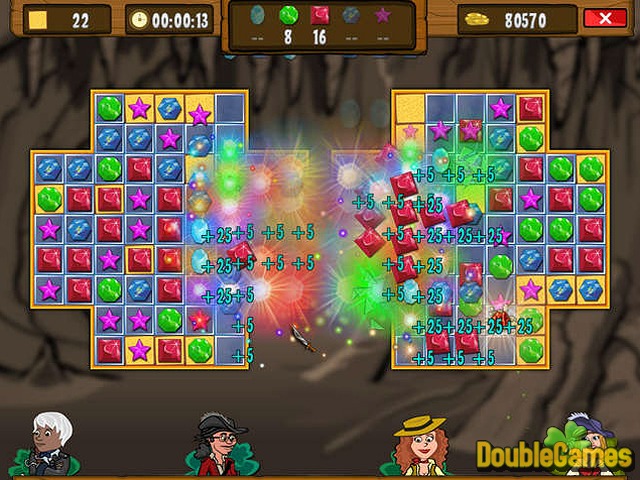Select the character wearing the blue hat

[589, 440]
